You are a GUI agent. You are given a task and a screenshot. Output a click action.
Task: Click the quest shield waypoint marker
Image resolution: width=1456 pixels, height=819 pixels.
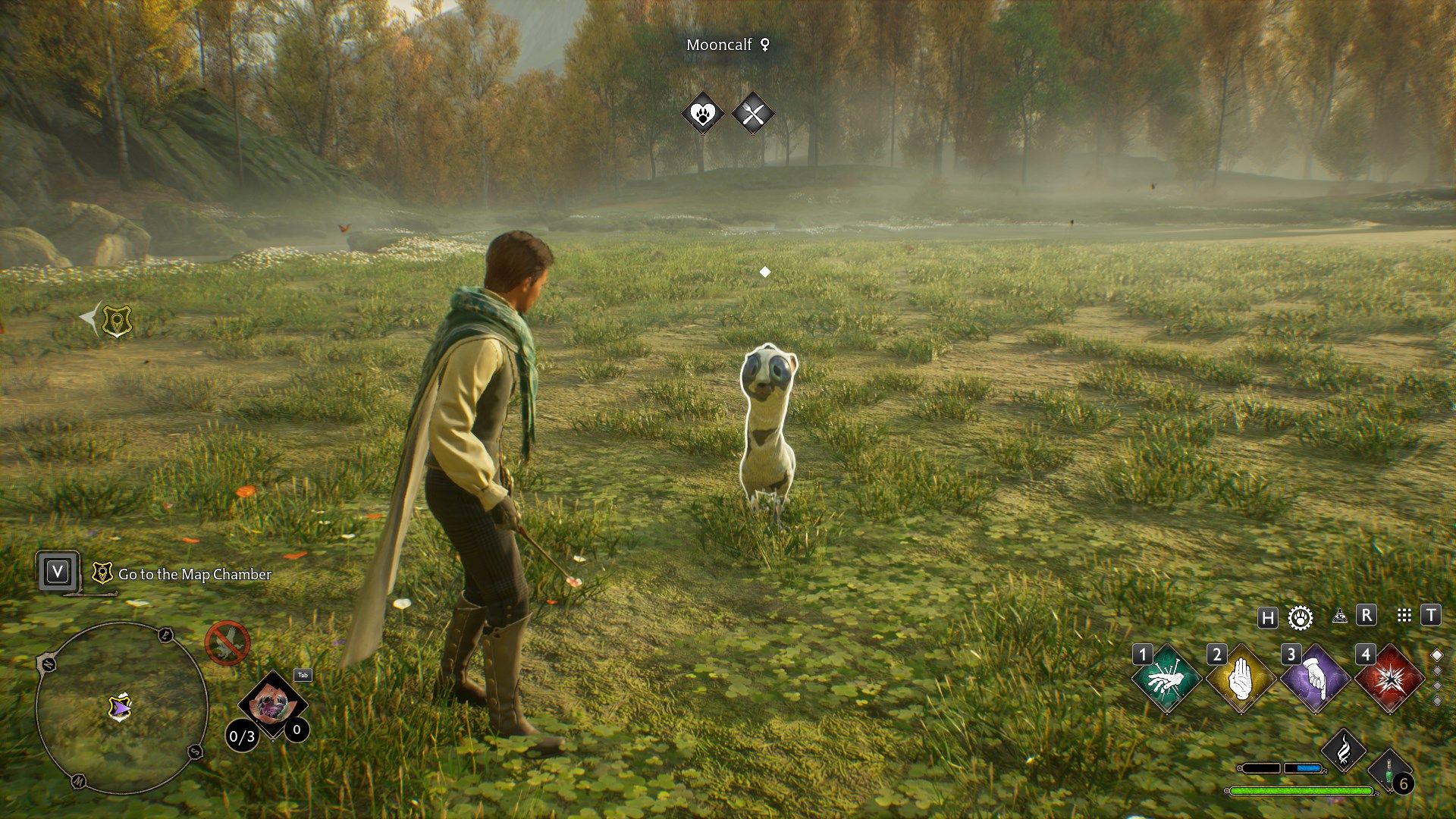tap(117, 321)
